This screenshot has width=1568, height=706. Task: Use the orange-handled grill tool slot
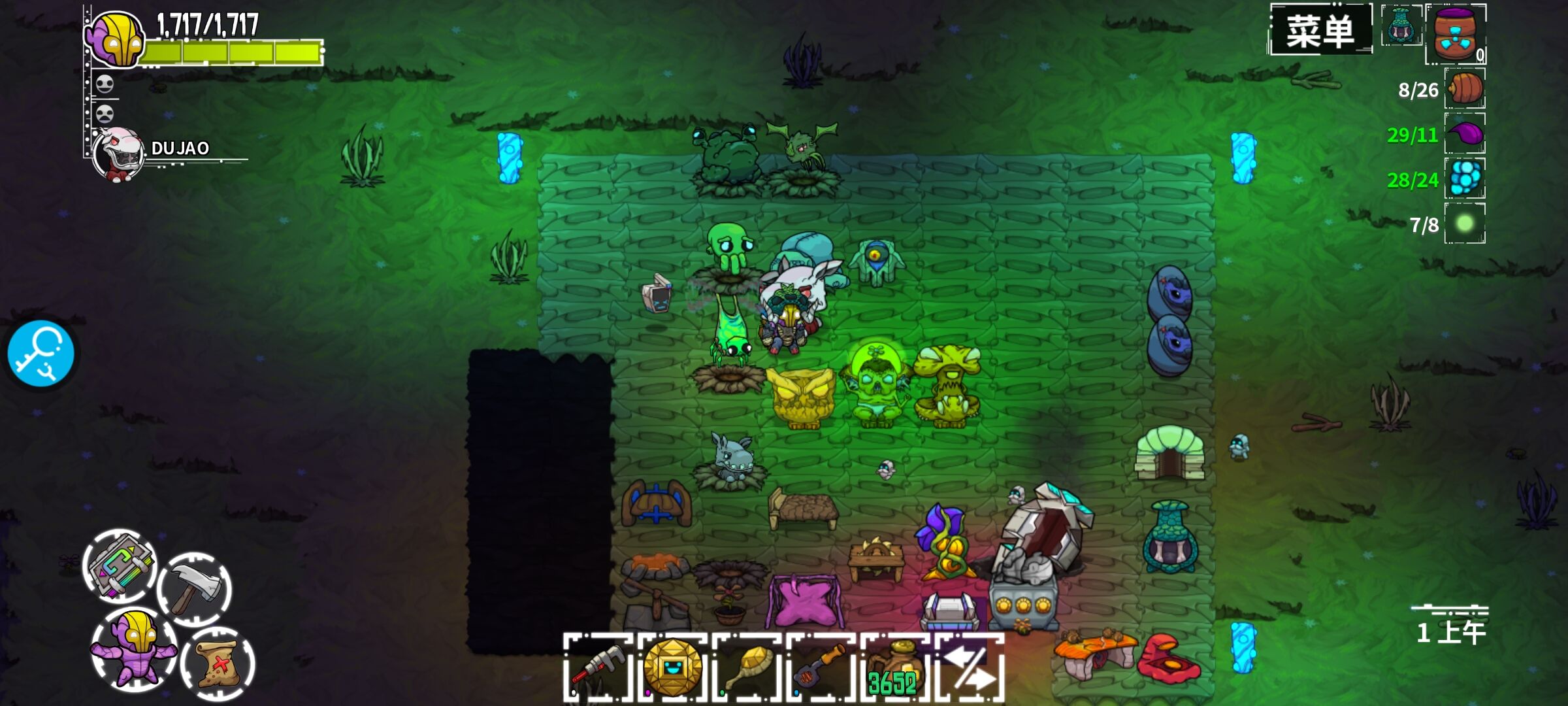pos(821,668)
